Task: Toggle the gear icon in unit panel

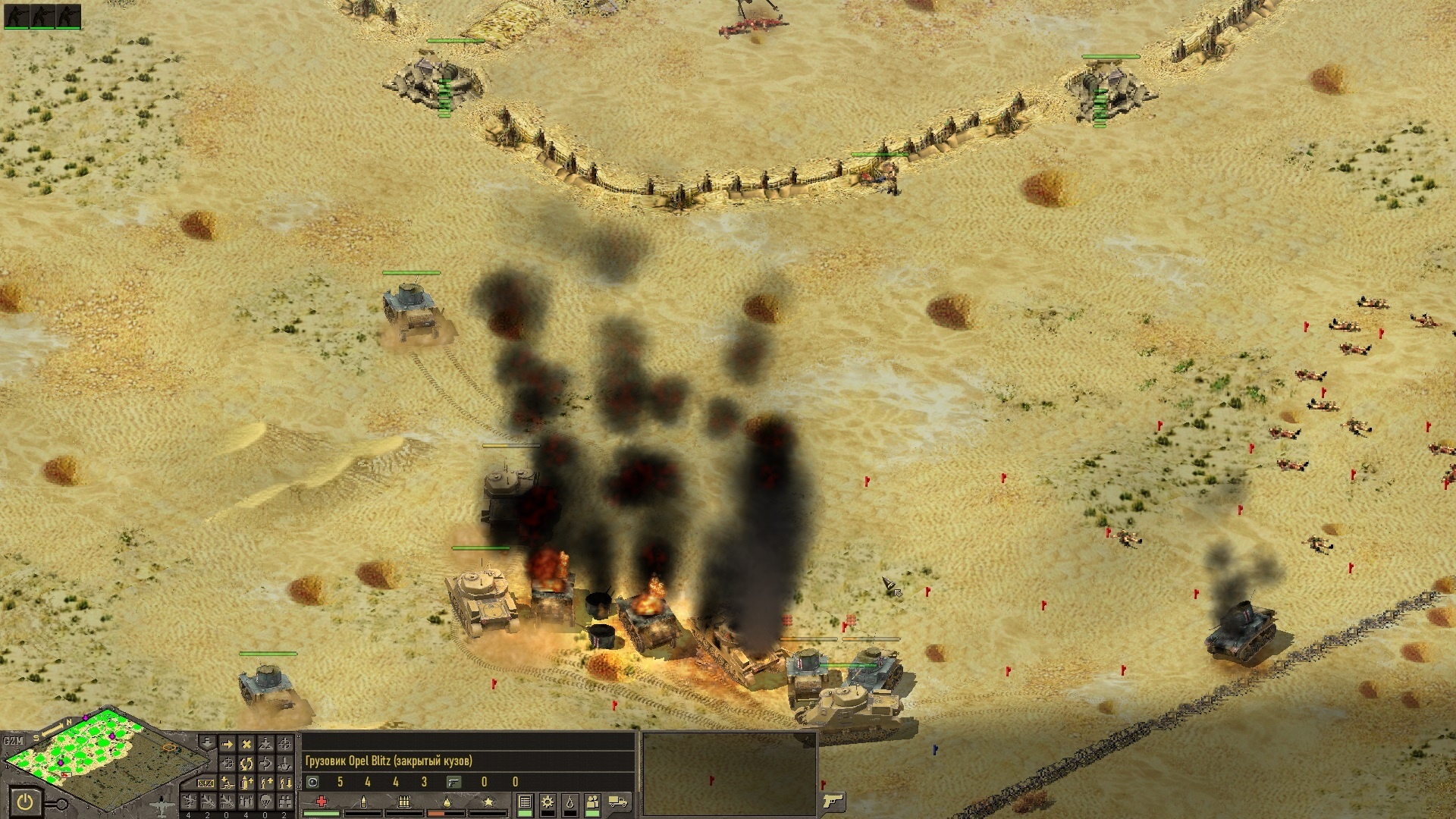Action: pyautogui.click(x=548, y=802)
